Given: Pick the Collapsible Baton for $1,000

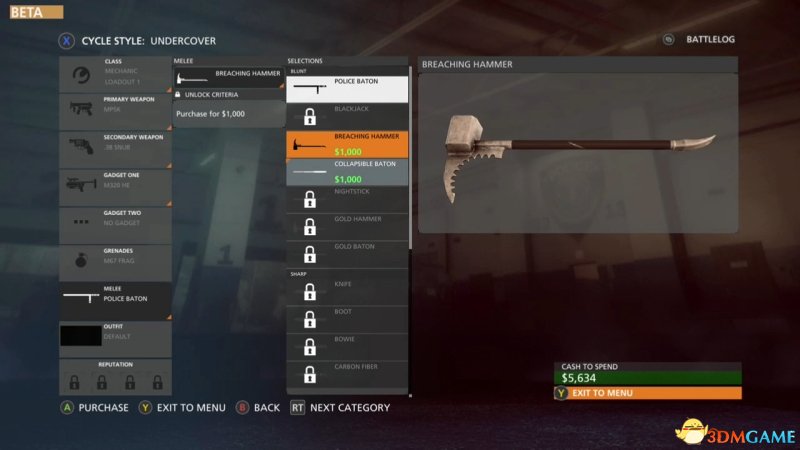Looking at the screenshot, I should click(x=347, y=171).
